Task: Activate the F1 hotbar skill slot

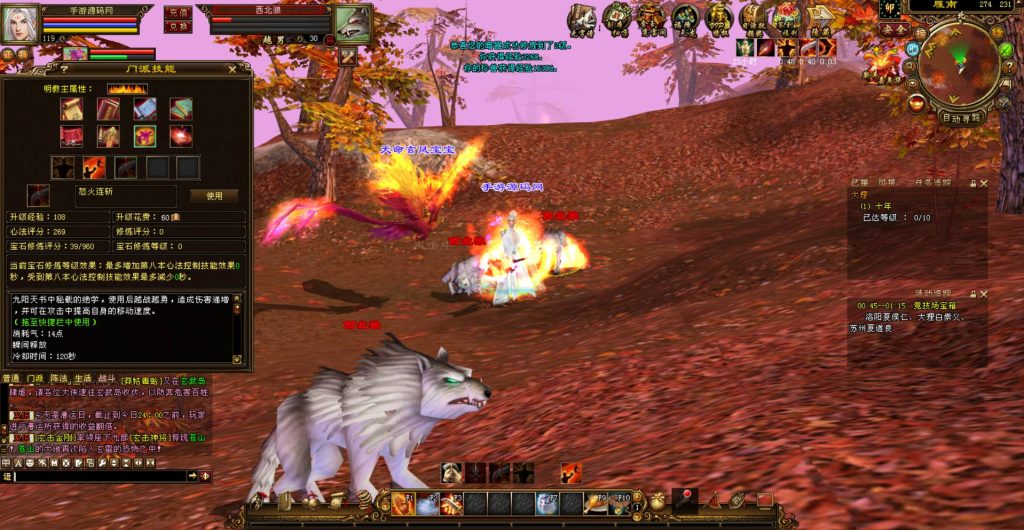Action: [404, 504]
